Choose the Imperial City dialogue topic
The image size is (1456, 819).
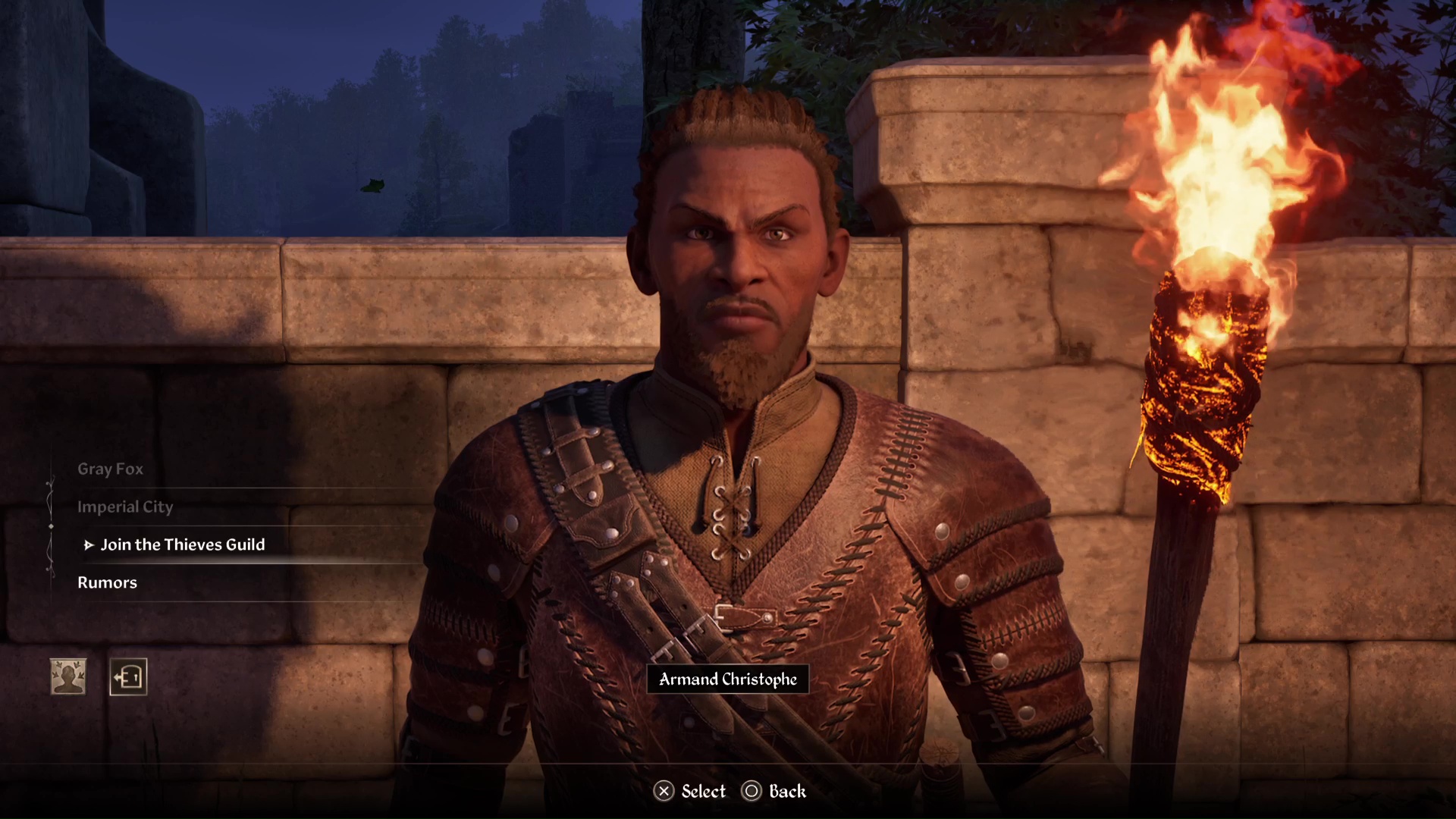125,507
